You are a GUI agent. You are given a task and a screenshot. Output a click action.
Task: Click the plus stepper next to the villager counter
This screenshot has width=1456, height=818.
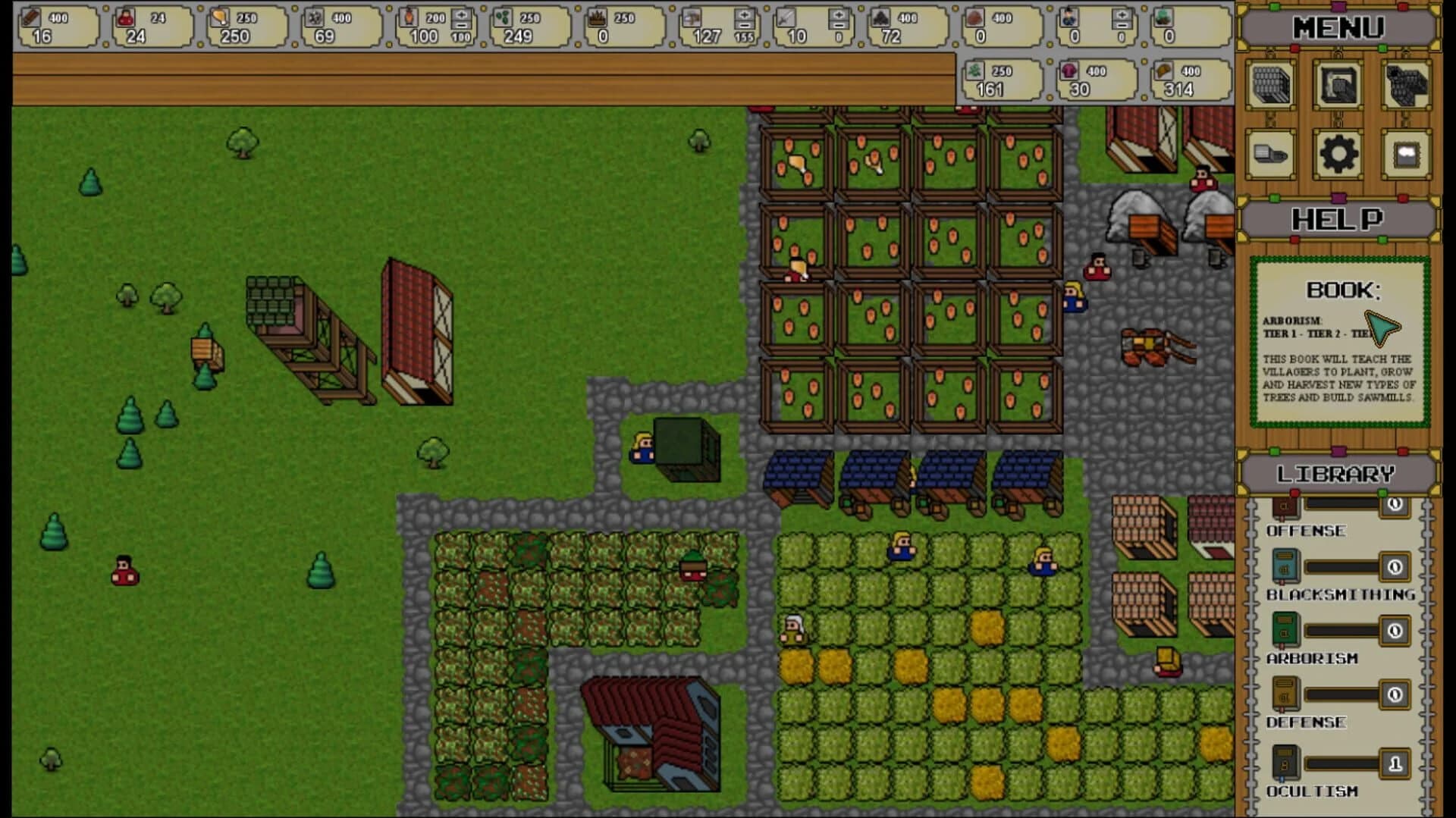1121,14
